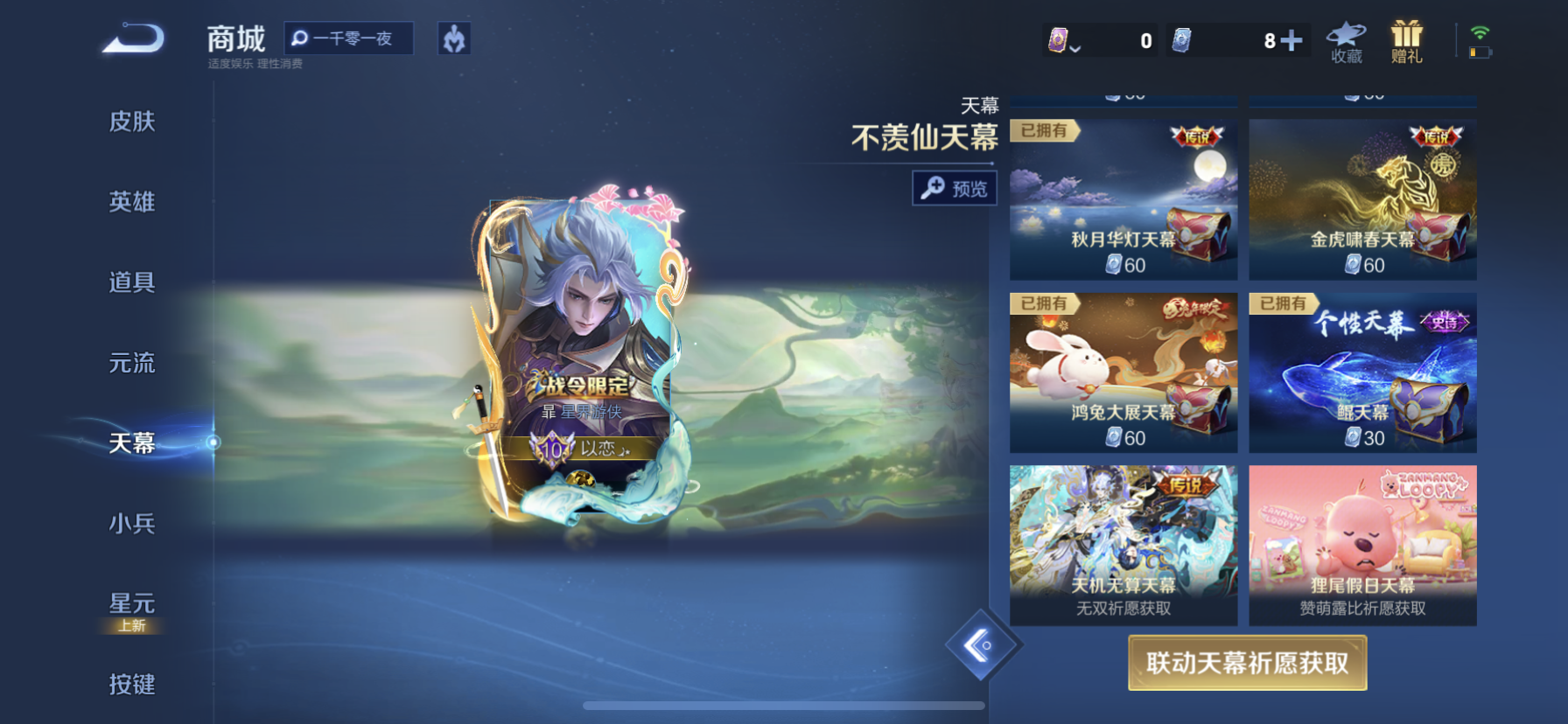Viewport: 1568px width, 724px height.
Task: Pick the 鲲天幕 item
Action: (x=1362, y=373)
